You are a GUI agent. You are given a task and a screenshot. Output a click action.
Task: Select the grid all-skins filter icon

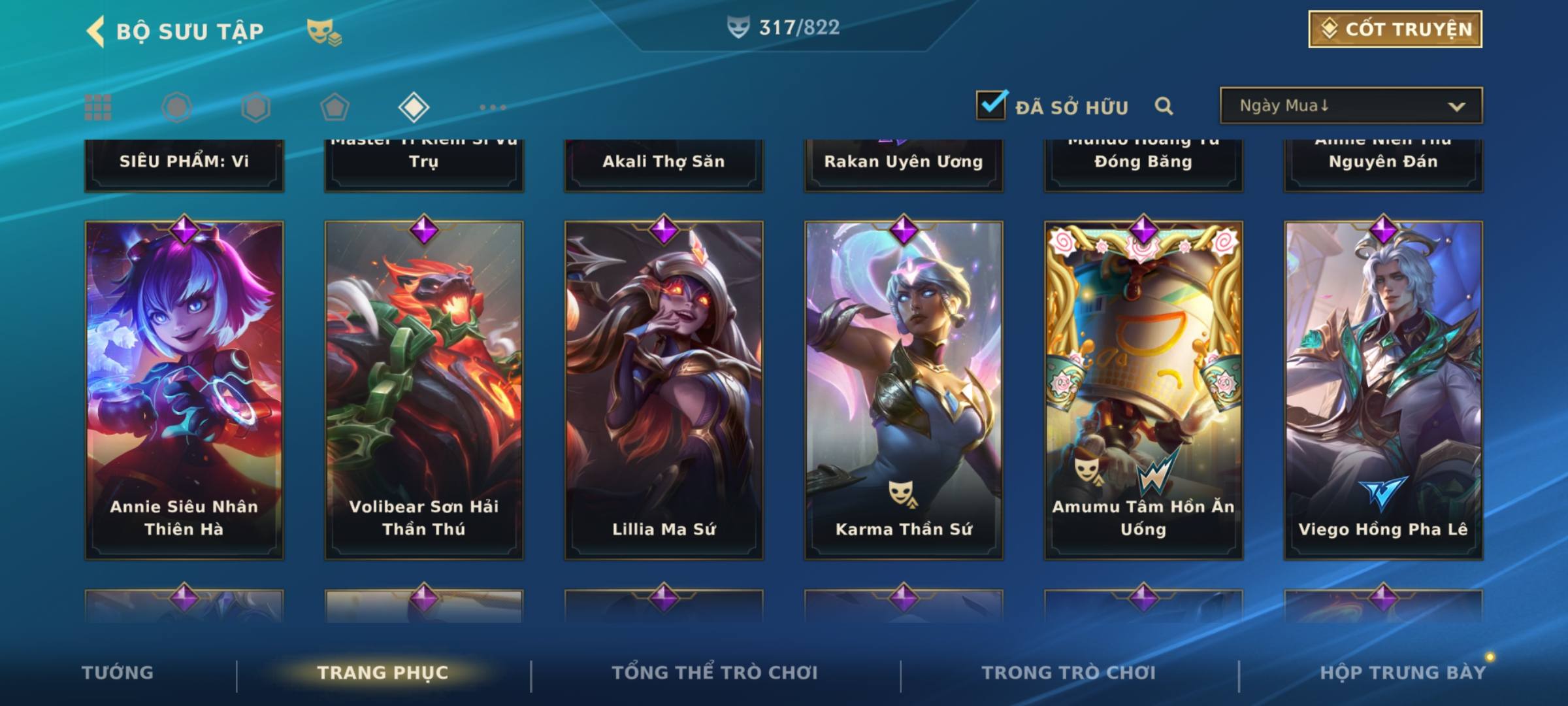click(98, 107)
